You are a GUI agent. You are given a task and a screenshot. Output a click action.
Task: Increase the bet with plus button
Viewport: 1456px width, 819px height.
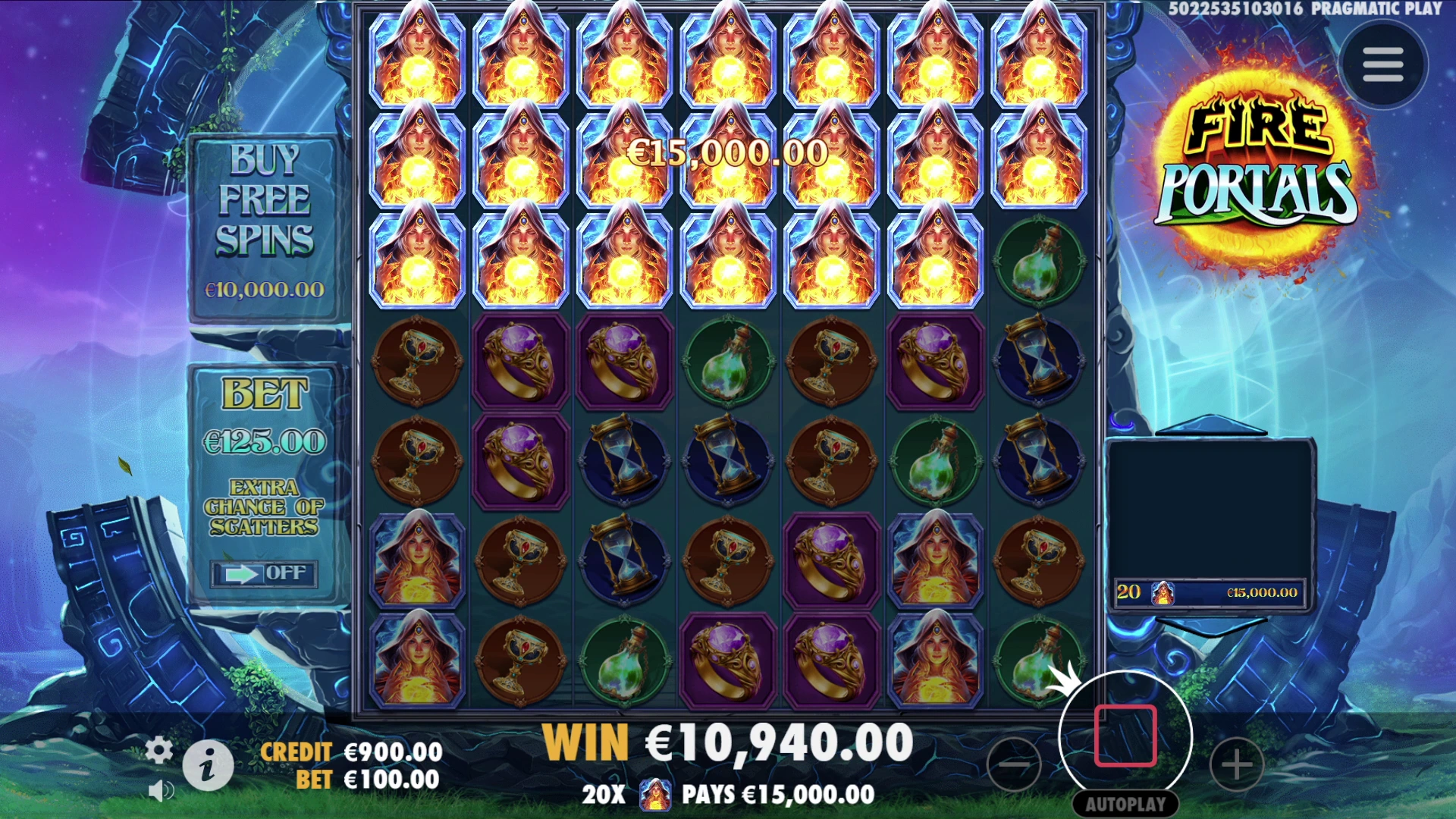point(1236,764)
